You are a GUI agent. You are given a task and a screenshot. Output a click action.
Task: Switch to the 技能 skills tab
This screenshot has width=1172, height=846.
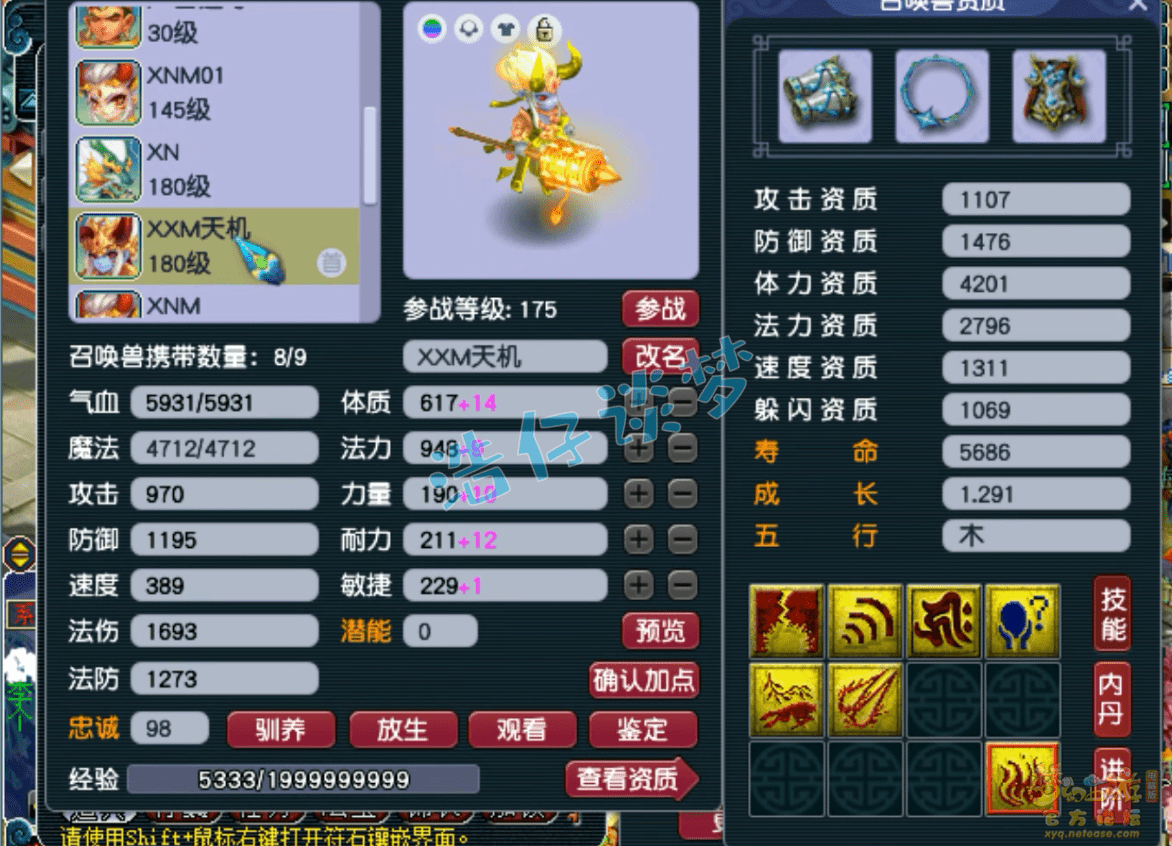(1112, 613)
